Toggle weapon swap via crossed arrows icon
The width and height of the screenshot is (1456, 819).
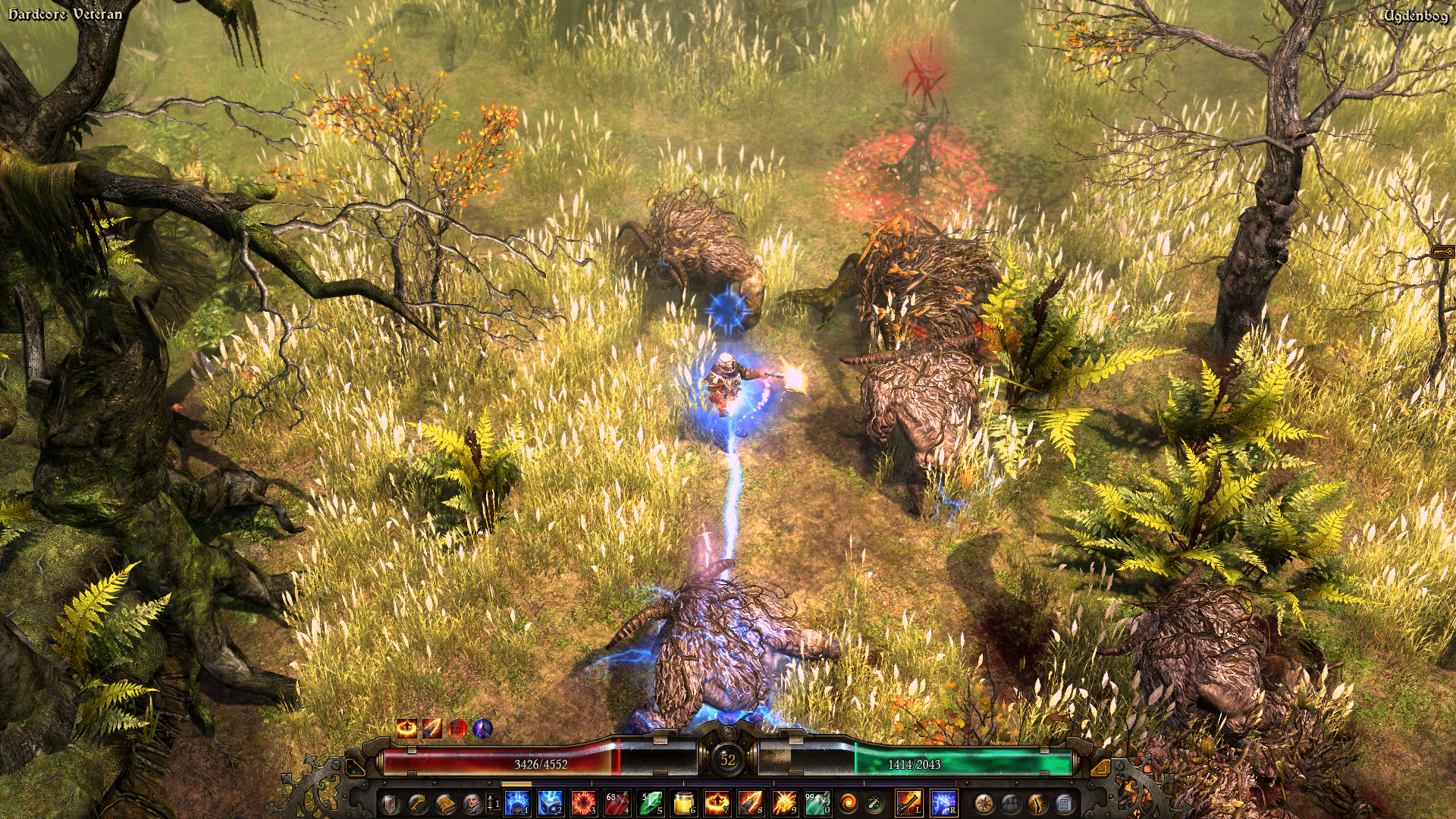pos(872,802)
